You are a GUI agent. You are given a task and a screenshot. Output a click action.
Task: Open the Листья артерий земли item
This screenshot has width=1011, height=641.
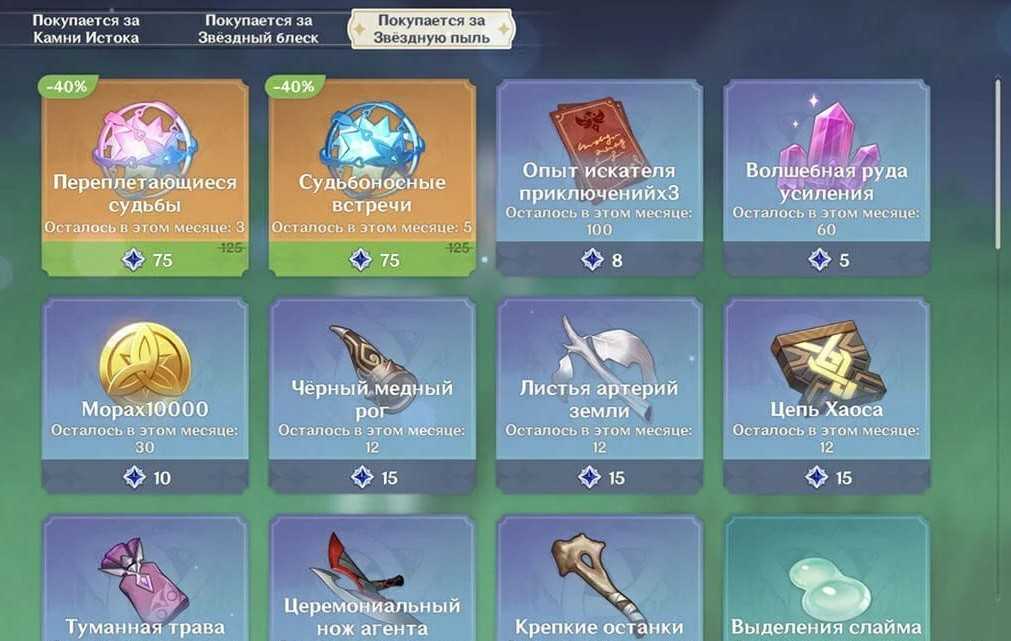[599, 394]
